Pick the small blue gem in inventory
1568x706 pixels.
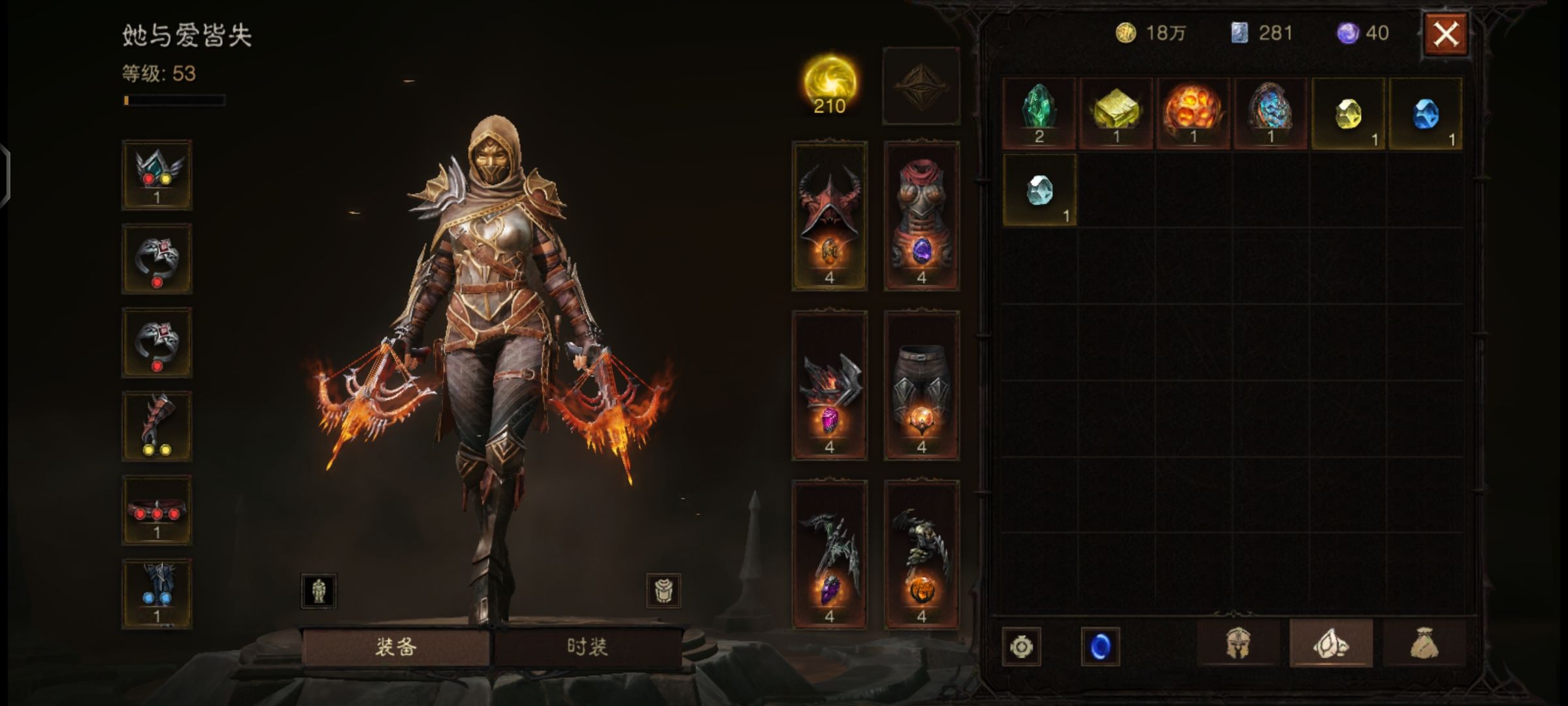coord(1425,114)
